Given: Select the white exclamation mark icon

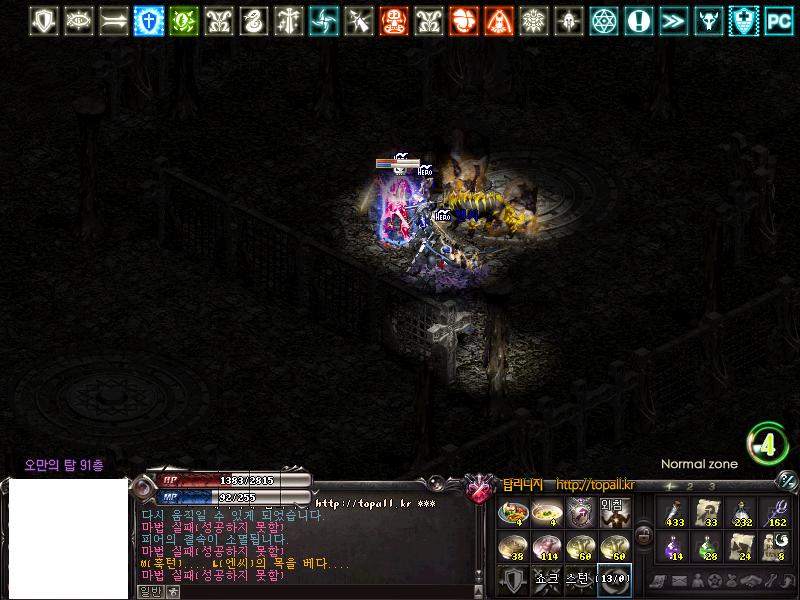Looking at the screenshot, I should [x=638, y=20].
